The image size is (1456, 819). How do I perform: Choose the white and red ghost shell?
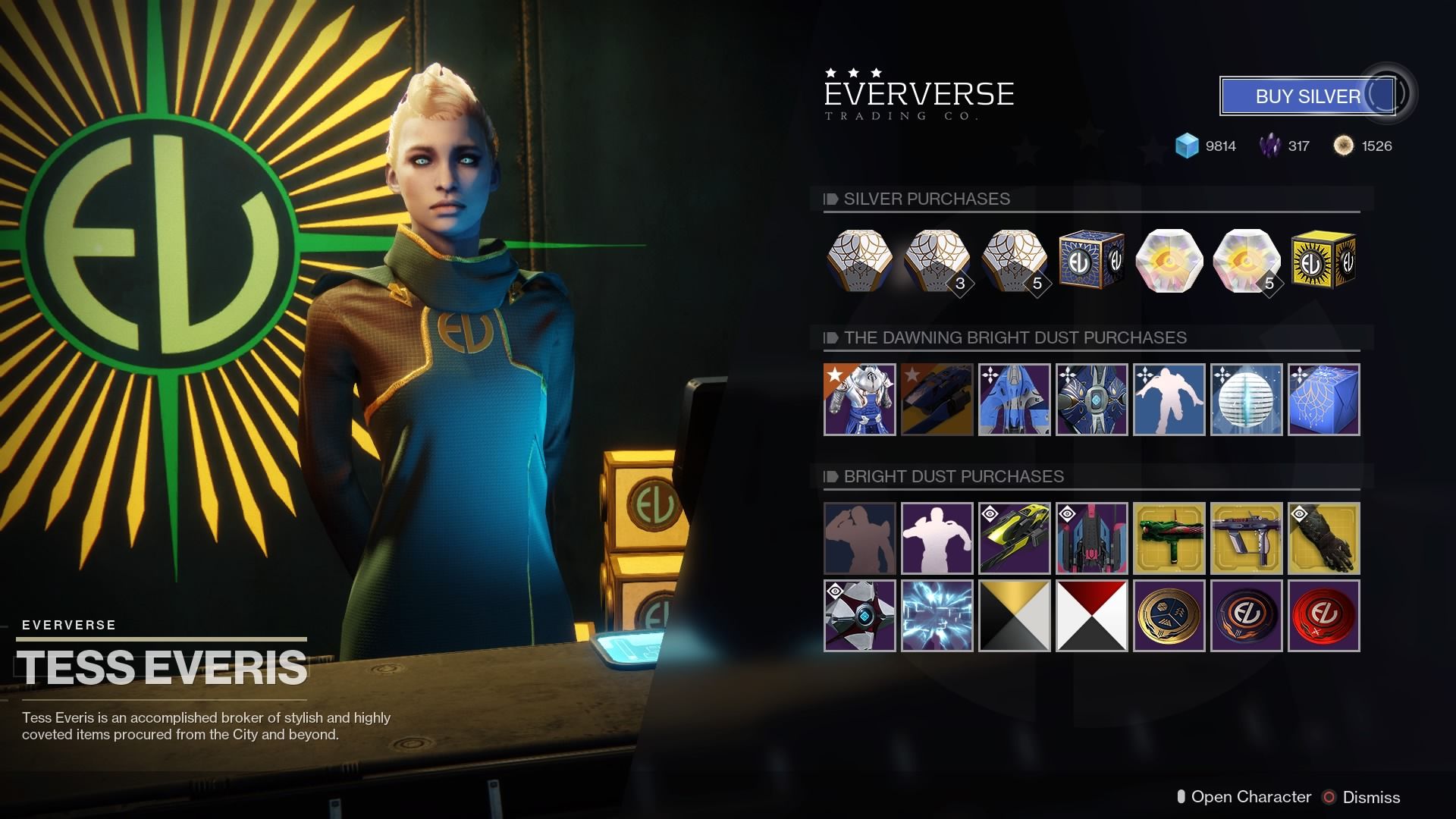(x=859, y=616)
